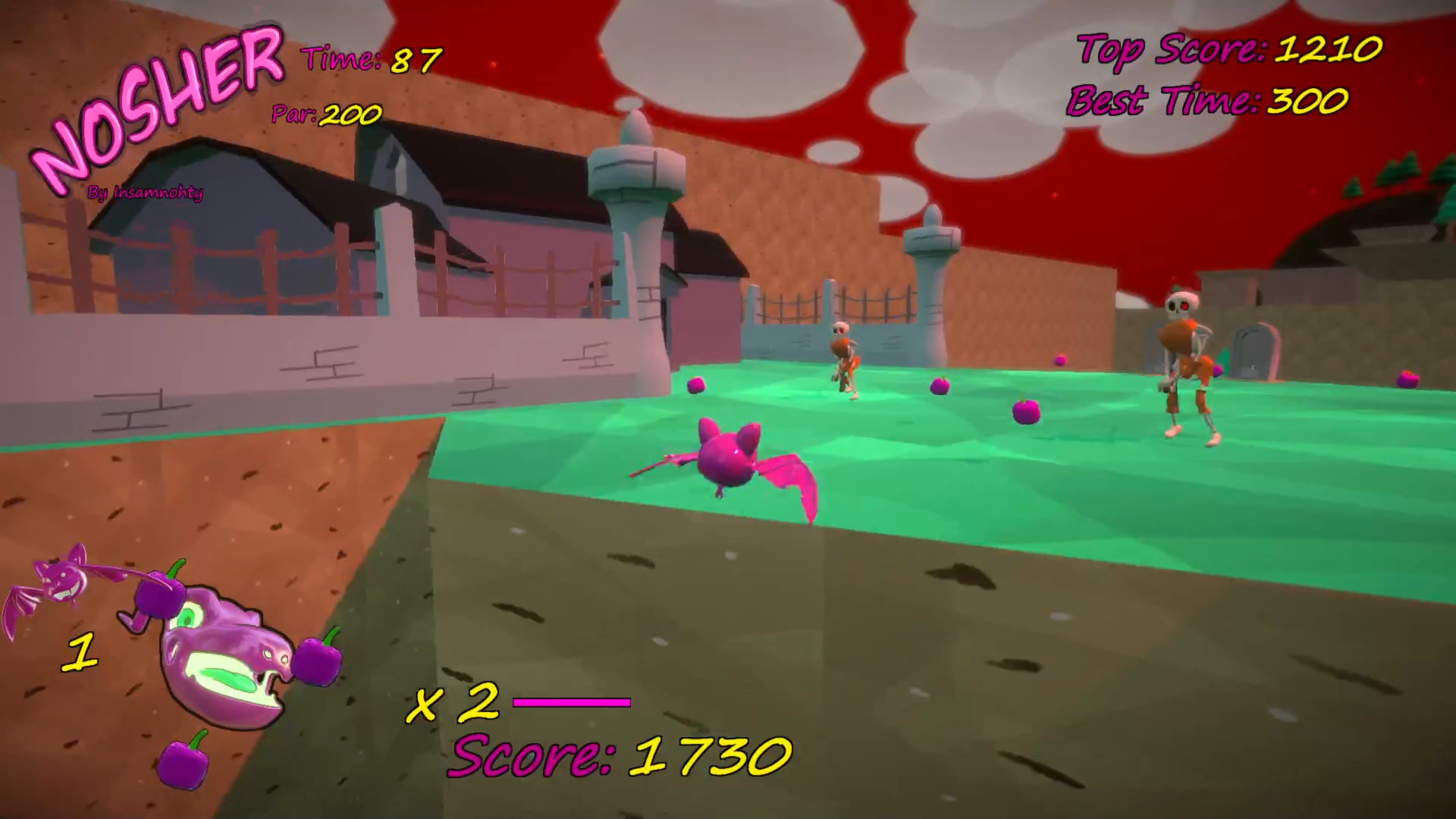Select the pepper above the avatar's head
This screenshot has height=819, width=1456.
tap(159, 595)
